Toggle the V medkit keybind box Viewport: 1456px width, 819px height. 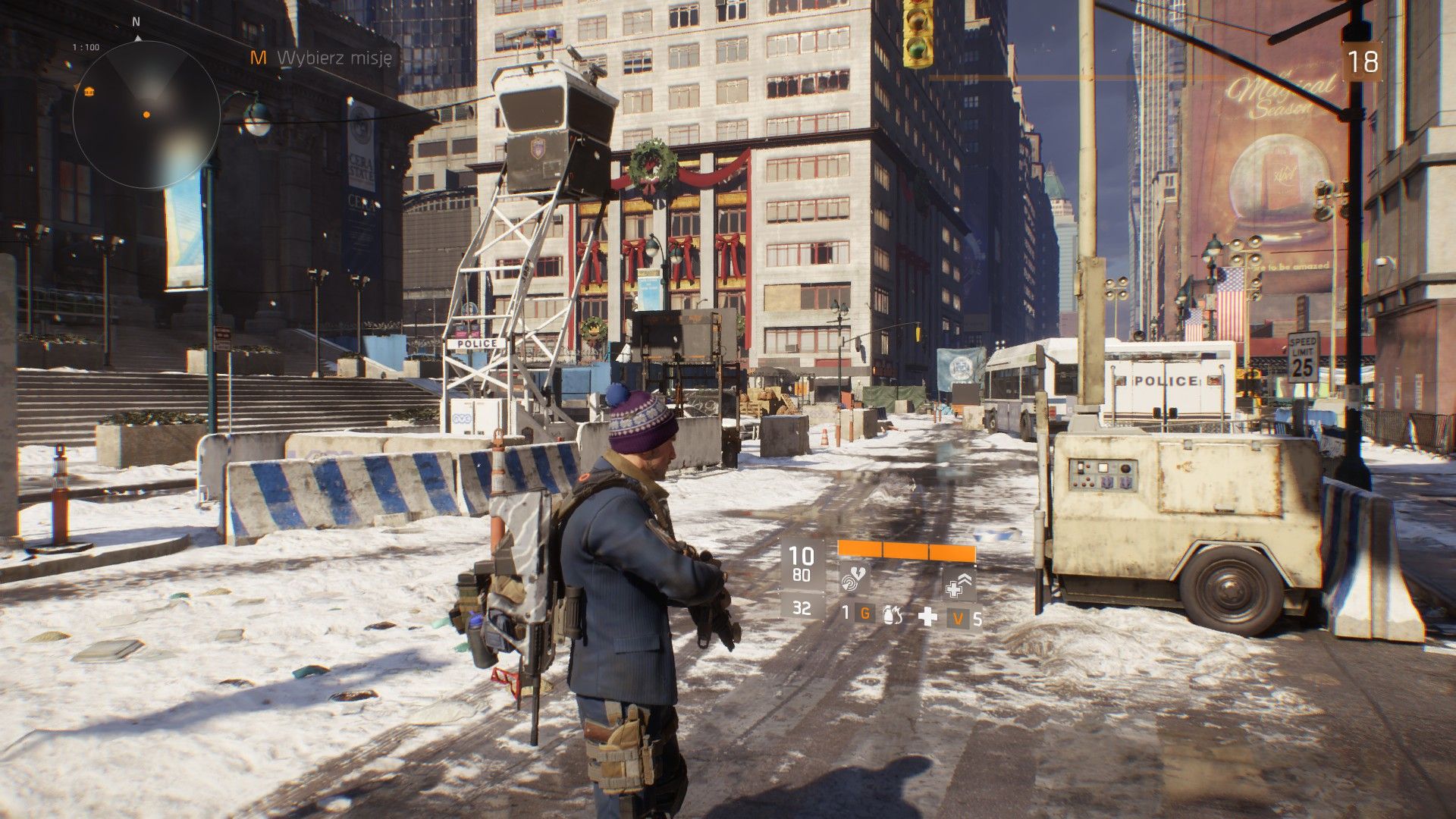pyautogui.click(x=957, y=617)
